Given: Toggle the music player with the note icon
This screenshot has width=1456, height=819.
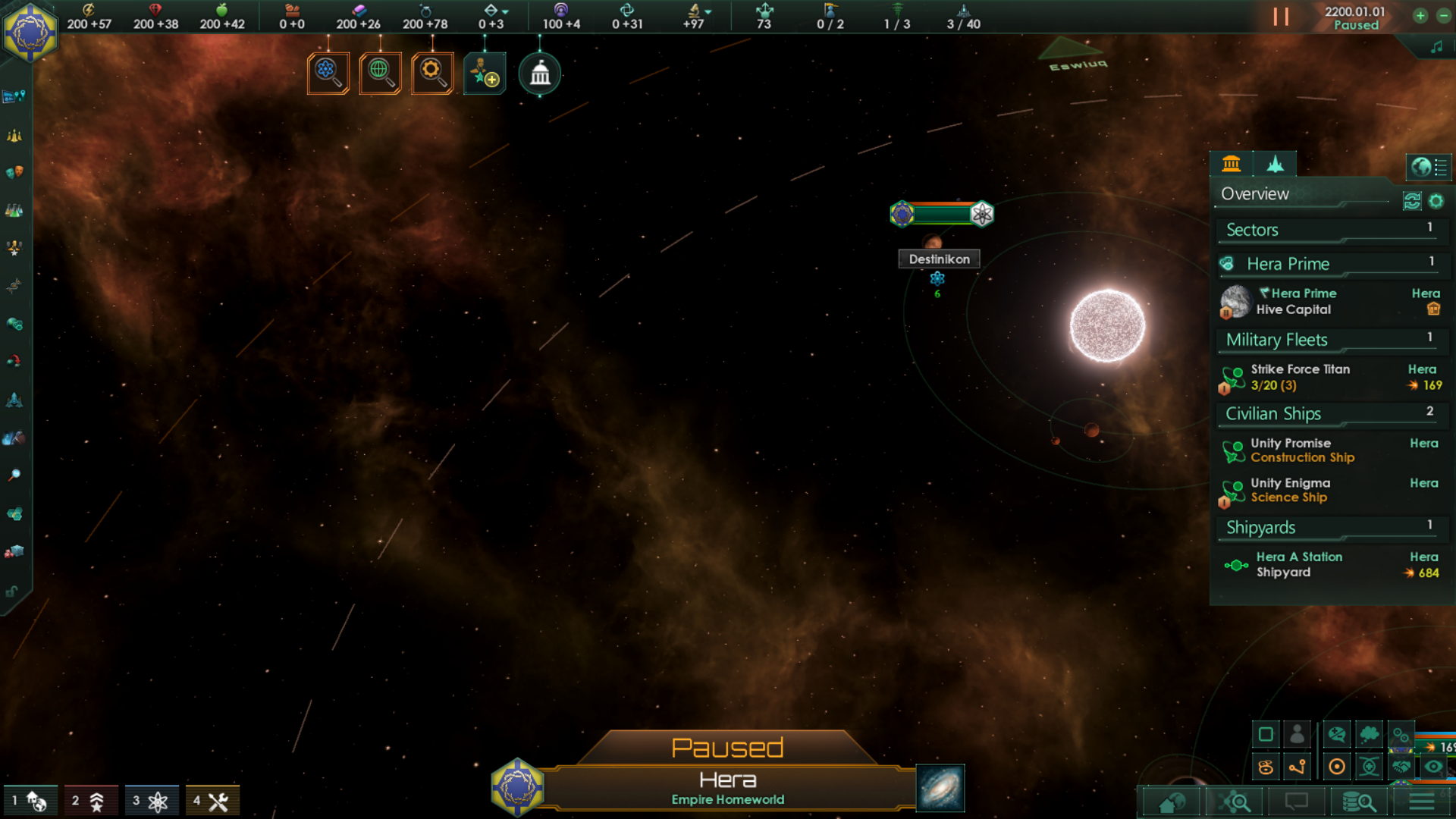Looking at the screenshot, I should [1436, 45].
